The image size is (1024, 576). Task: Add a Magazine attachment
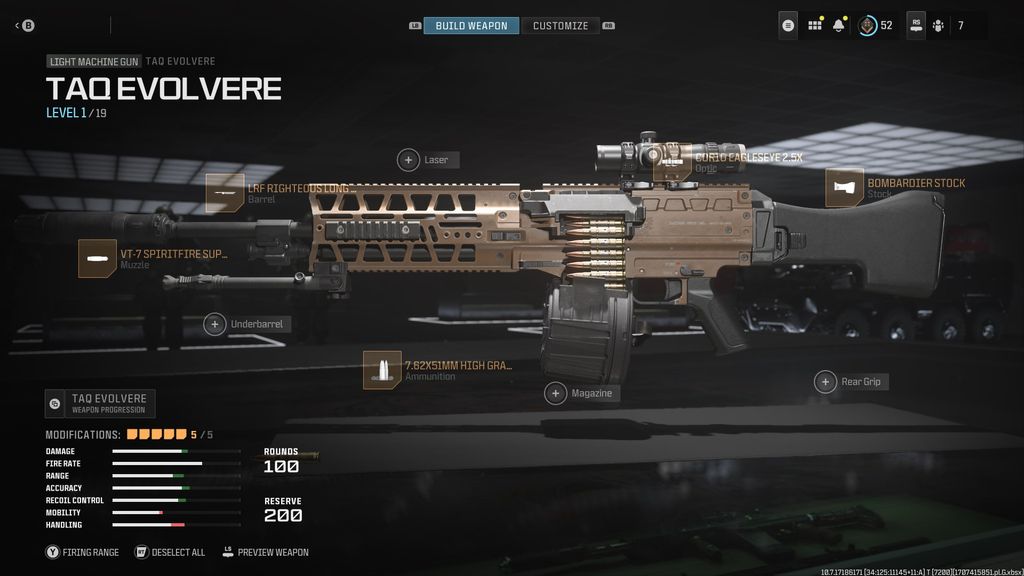coord(556,394)
